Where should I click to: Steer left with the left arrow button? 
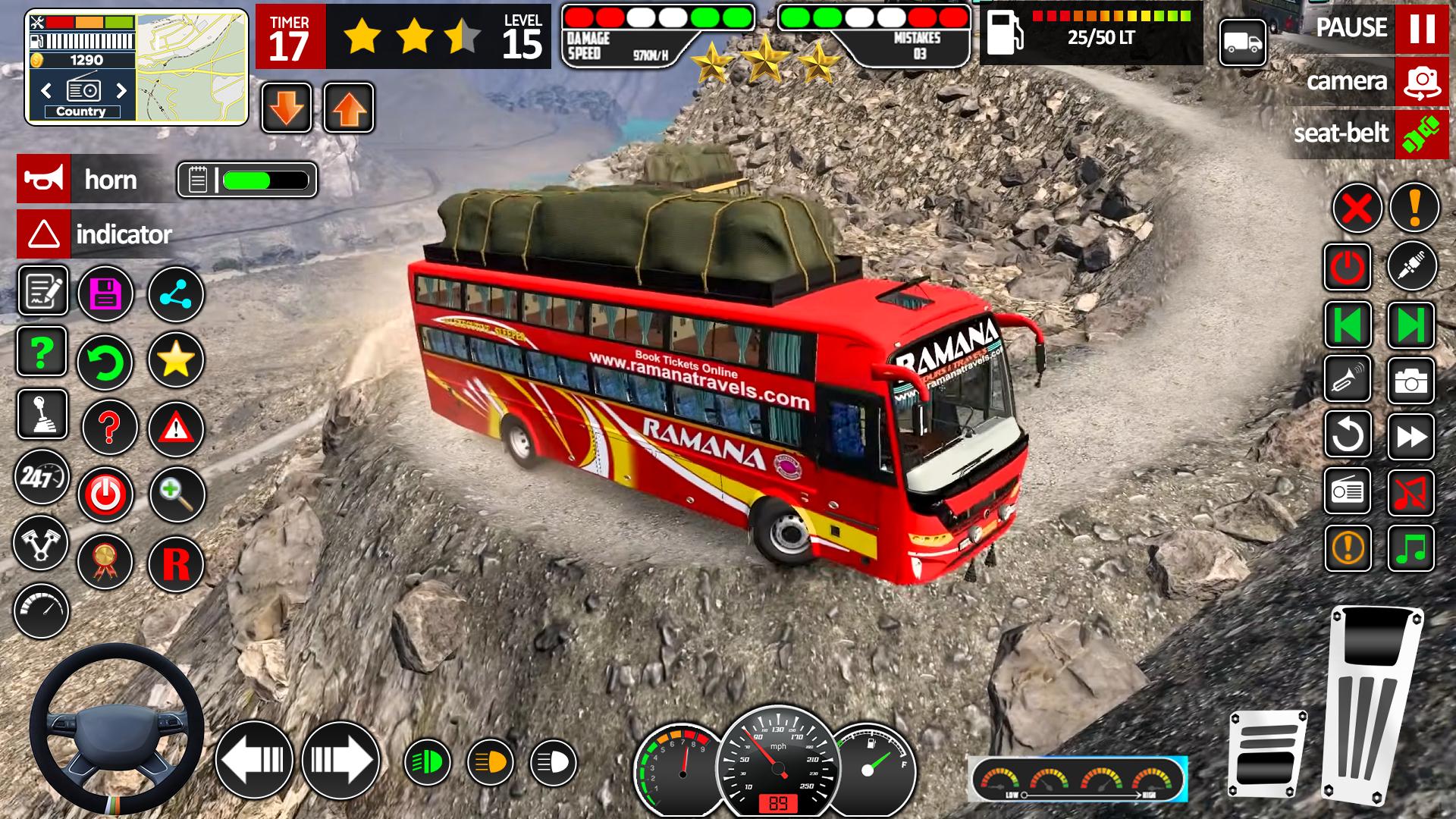click(254, 759)
